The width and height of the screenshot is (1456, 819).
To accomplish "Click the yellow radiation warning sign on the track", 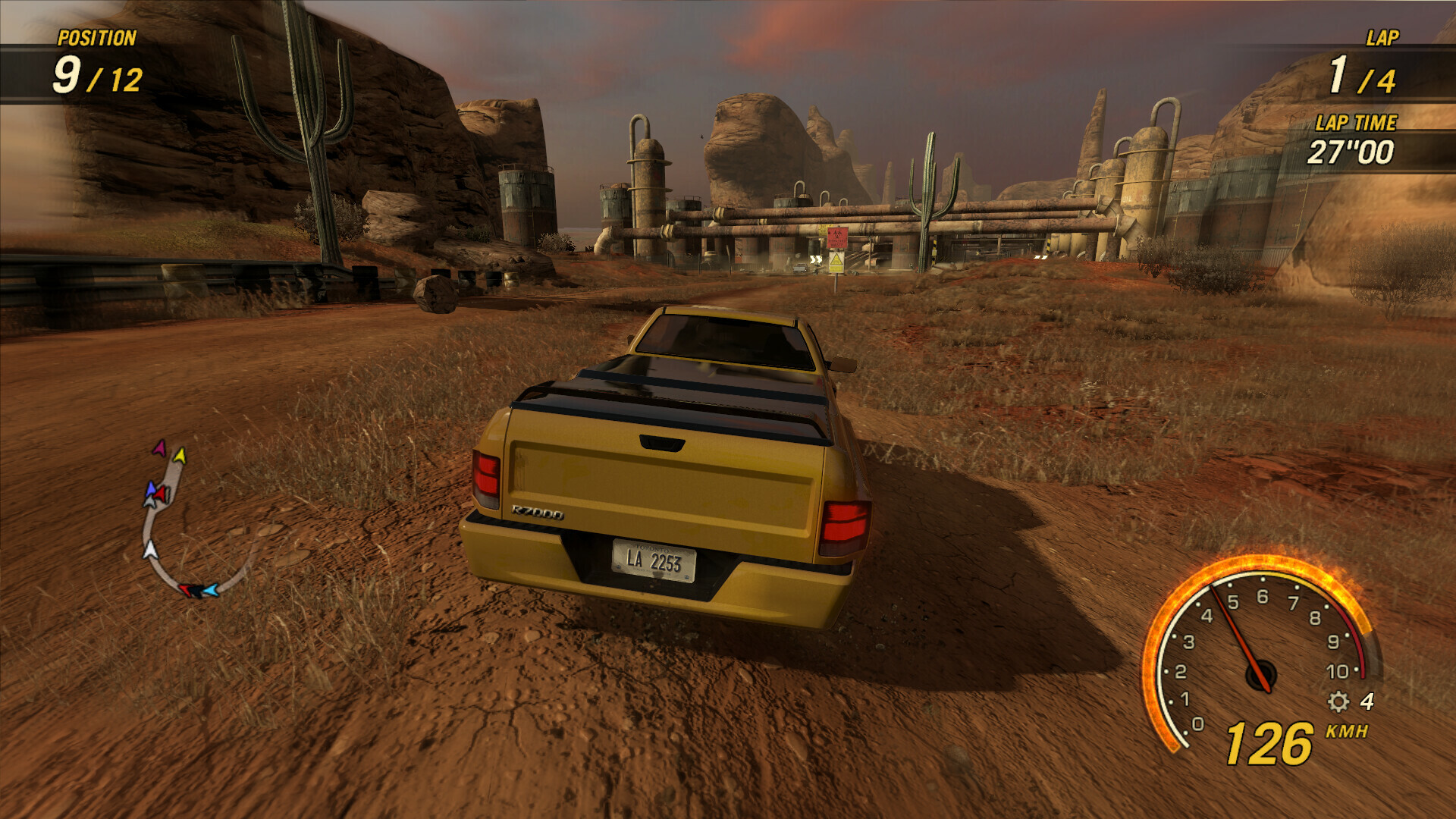I will [836, 262].
